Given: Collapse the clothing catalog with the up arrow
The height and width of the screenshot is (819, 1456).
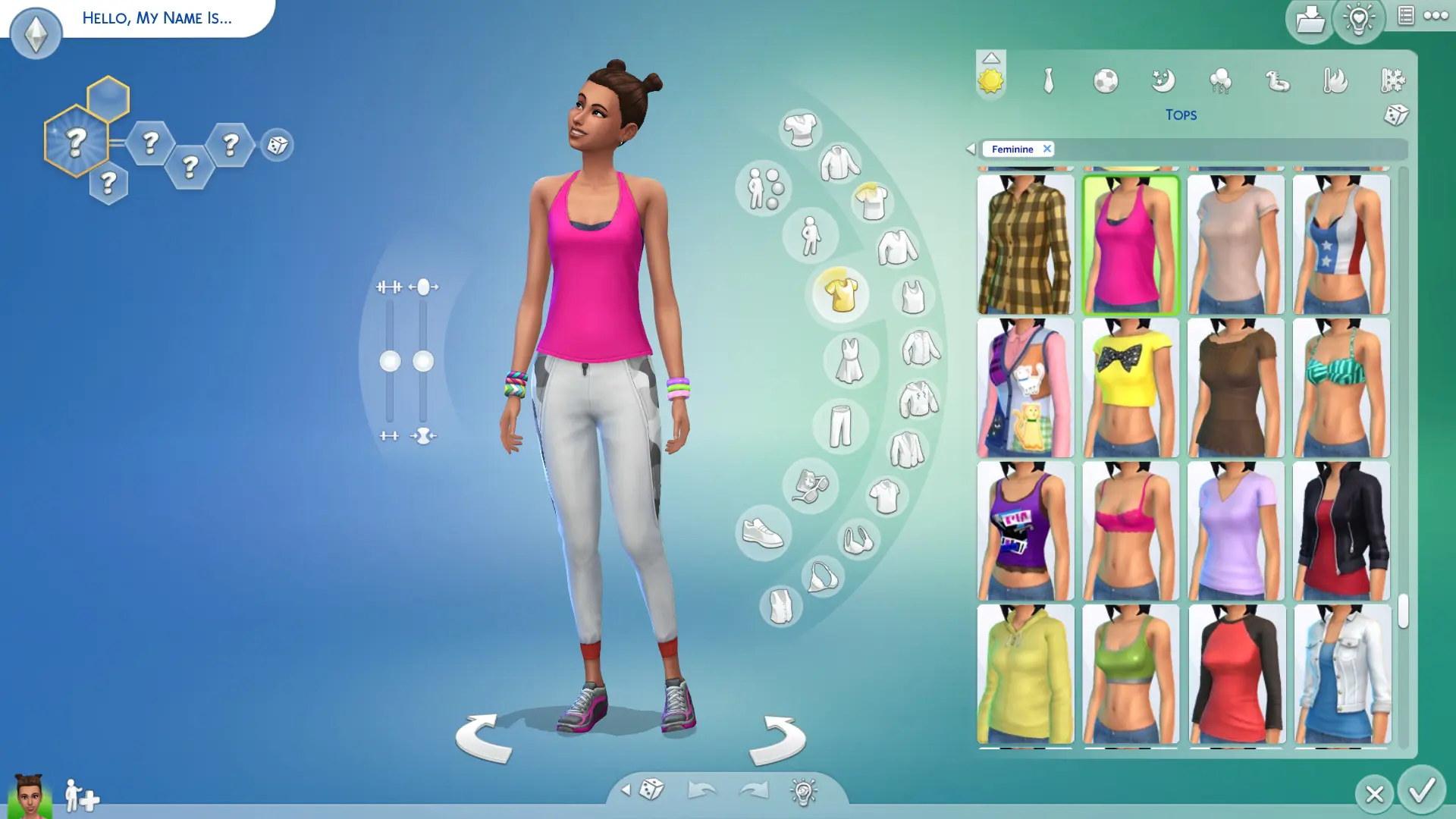Looking at the screenshot, I should click(991, 58).
